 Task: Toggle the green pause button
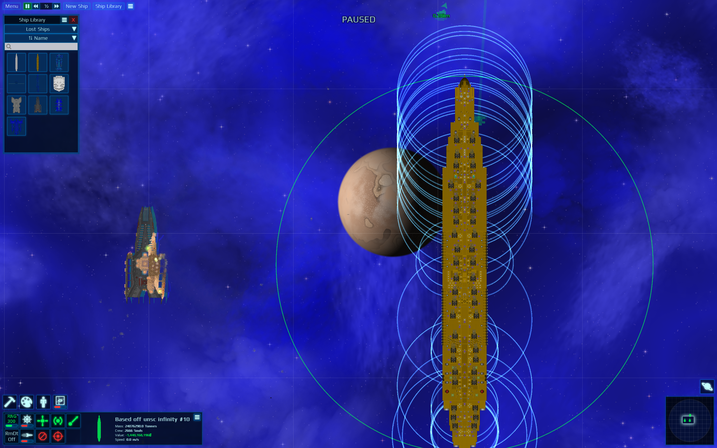coord(28,6)
